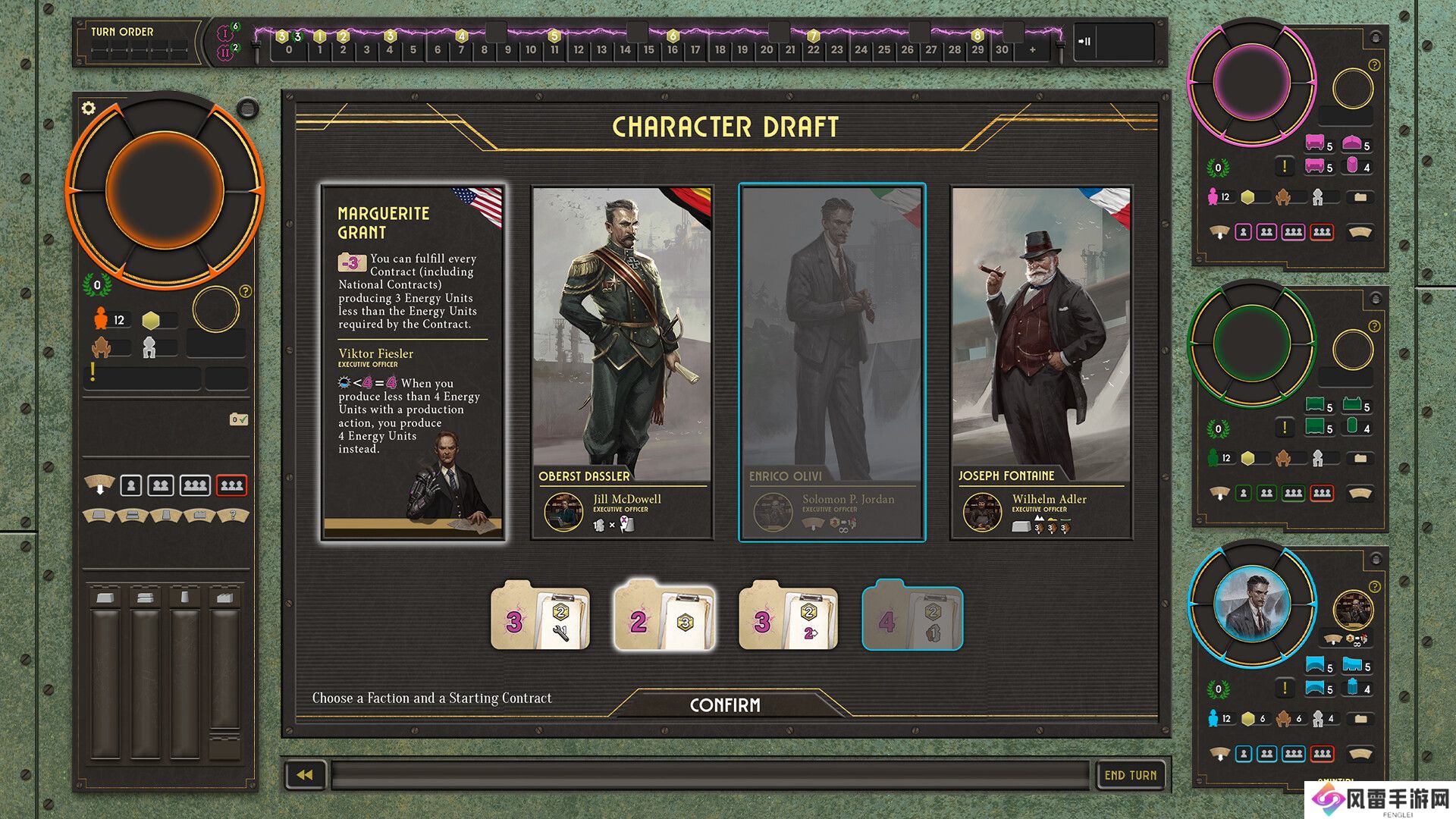Choose the starting contract with wrench reward
1456x819 pixels.
[x=540, y=617]
